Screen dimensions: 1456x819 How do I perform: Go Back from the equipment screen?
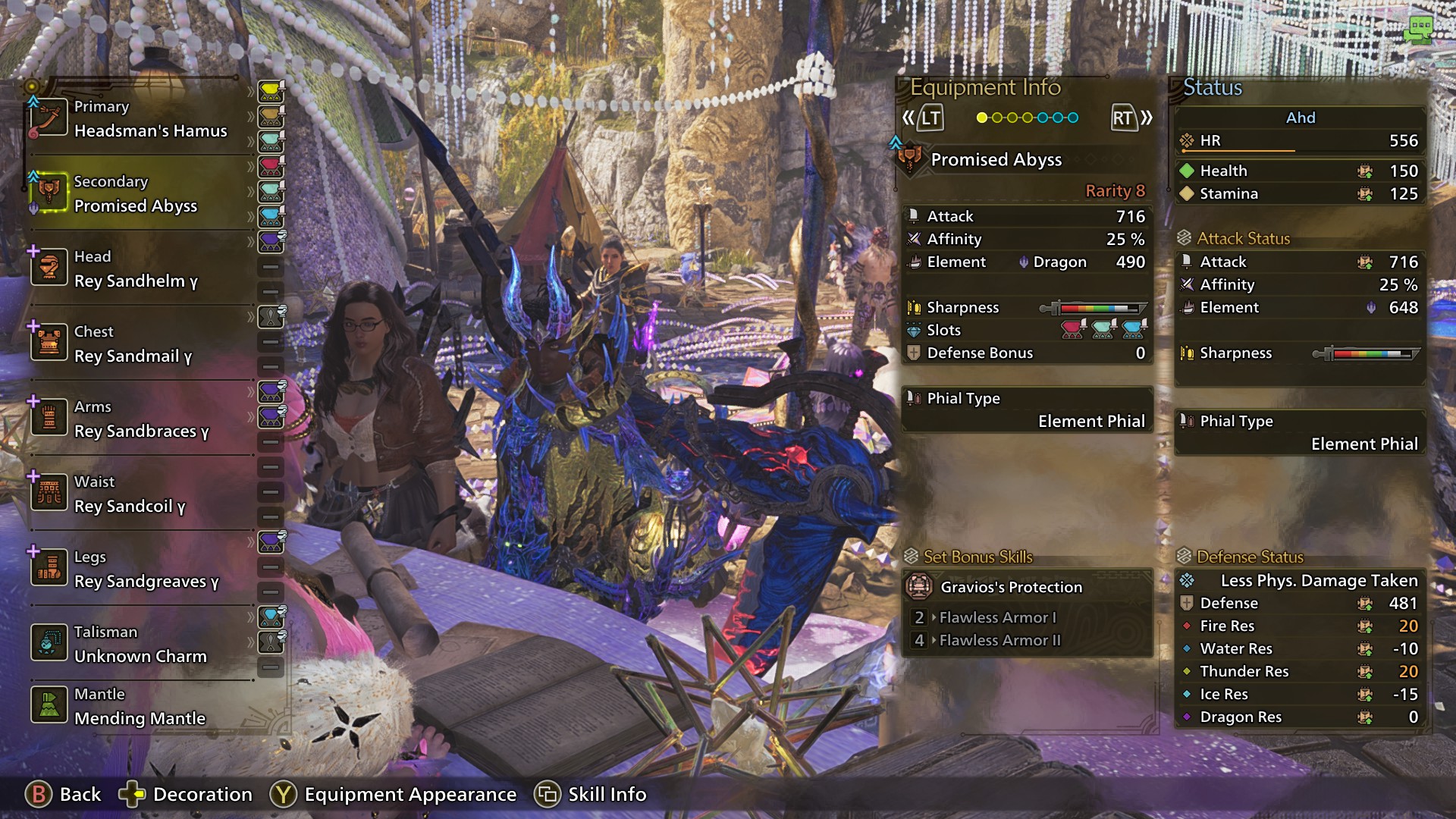coord(64,794)
